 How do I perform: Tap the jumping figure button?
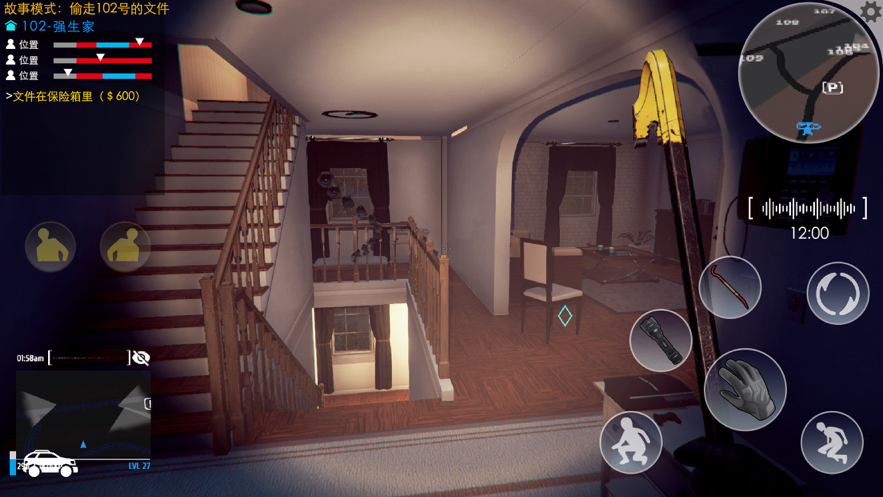(832, 442)
